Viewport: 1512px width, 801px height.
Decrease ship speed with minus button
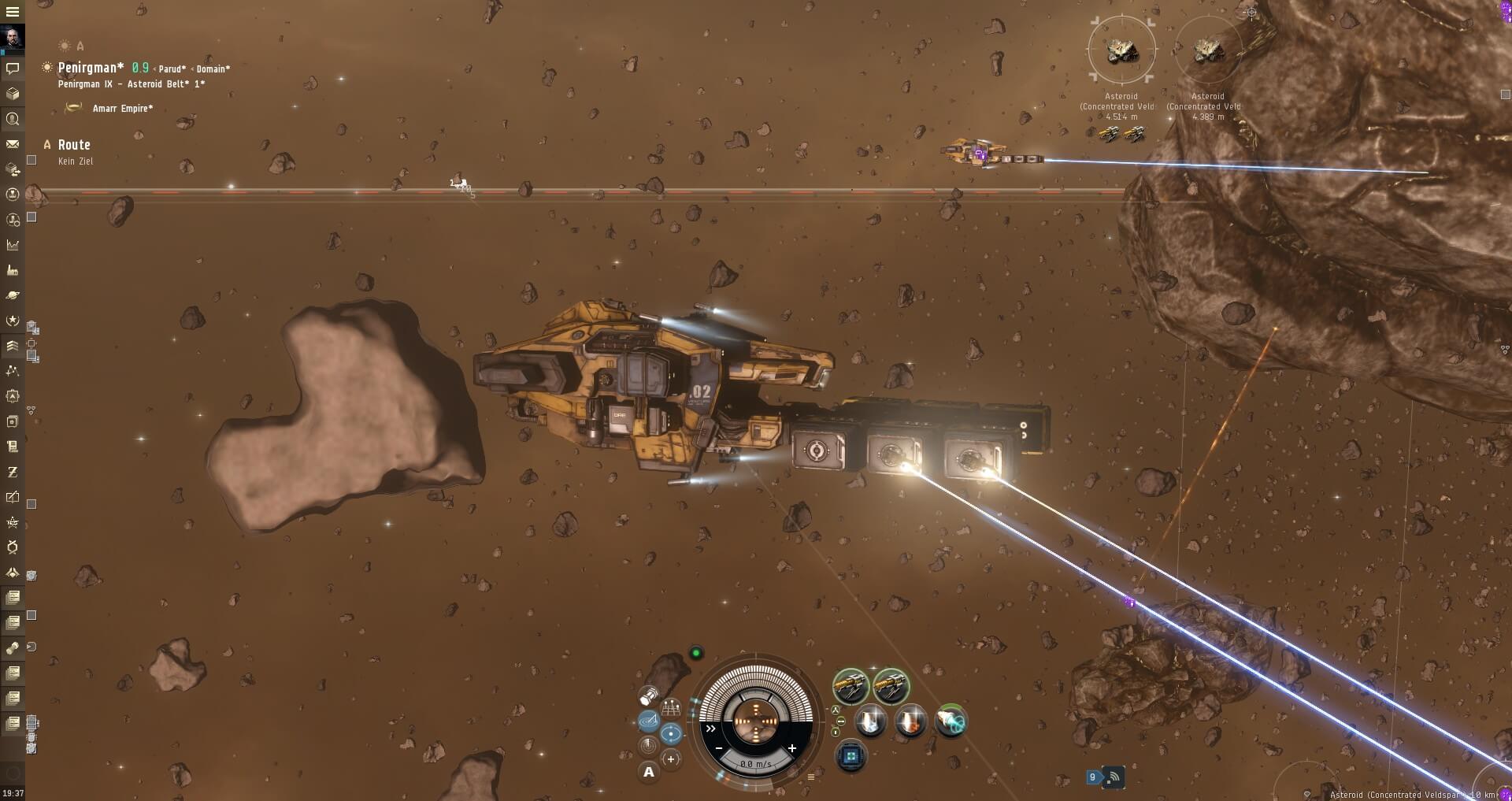[718, 747]
